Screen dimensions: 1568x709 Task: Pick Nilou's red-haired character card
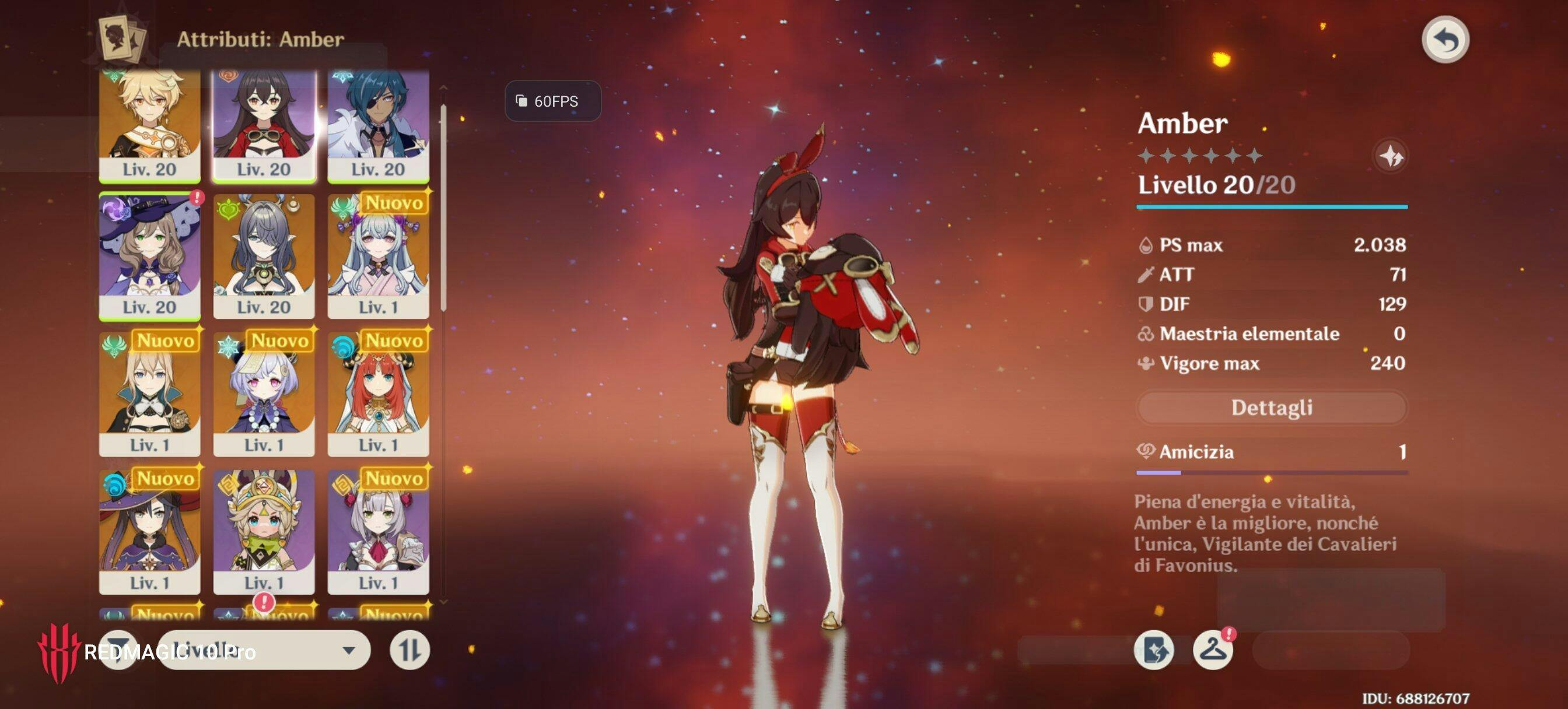(378, 394)
